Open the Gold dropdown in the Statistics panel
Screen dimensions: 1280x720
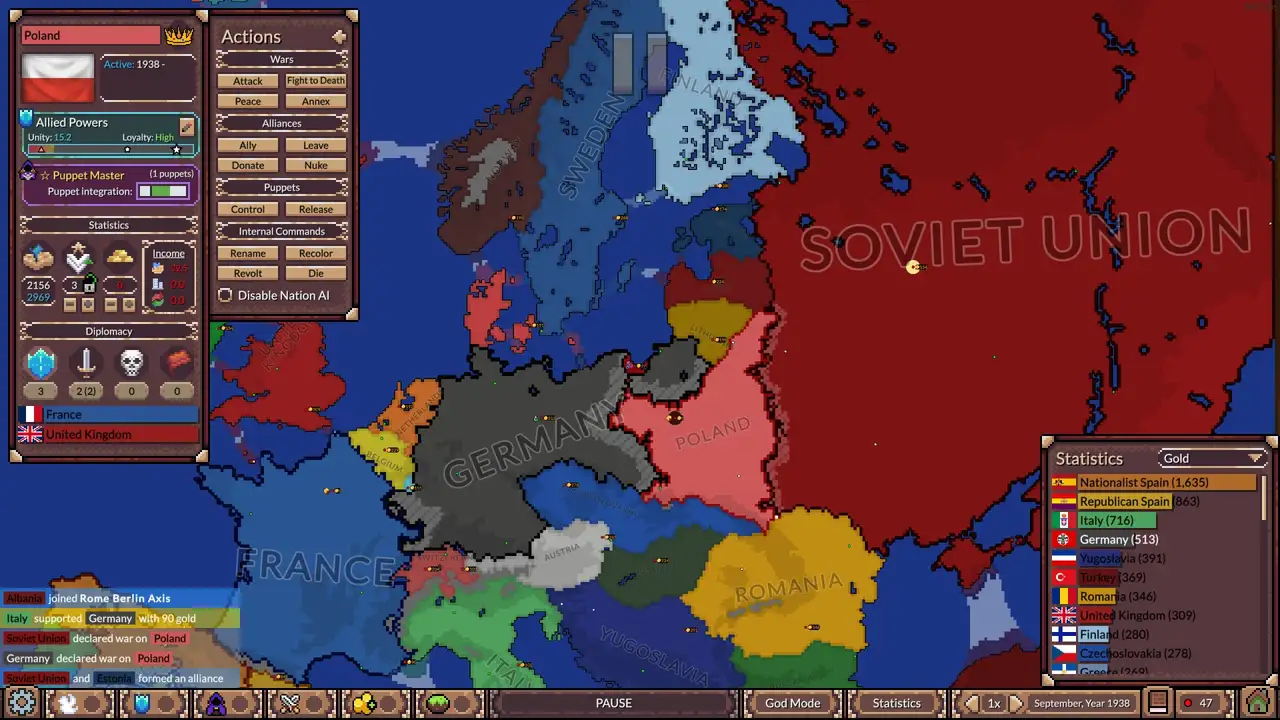pyautogui.click(x=1212, y=458)
